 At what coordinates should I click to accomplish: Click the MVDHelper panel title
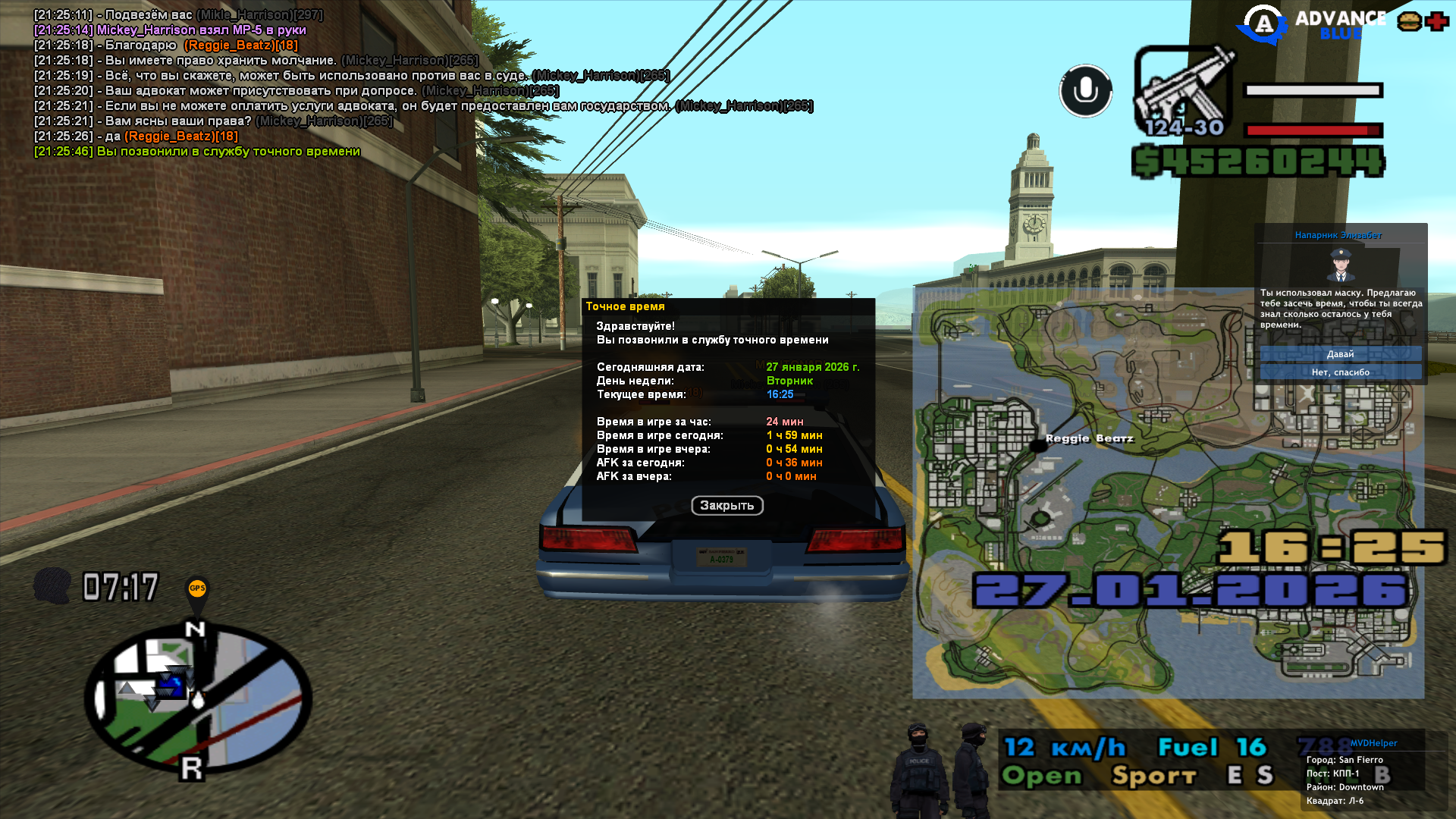[x=1373, y=743]
